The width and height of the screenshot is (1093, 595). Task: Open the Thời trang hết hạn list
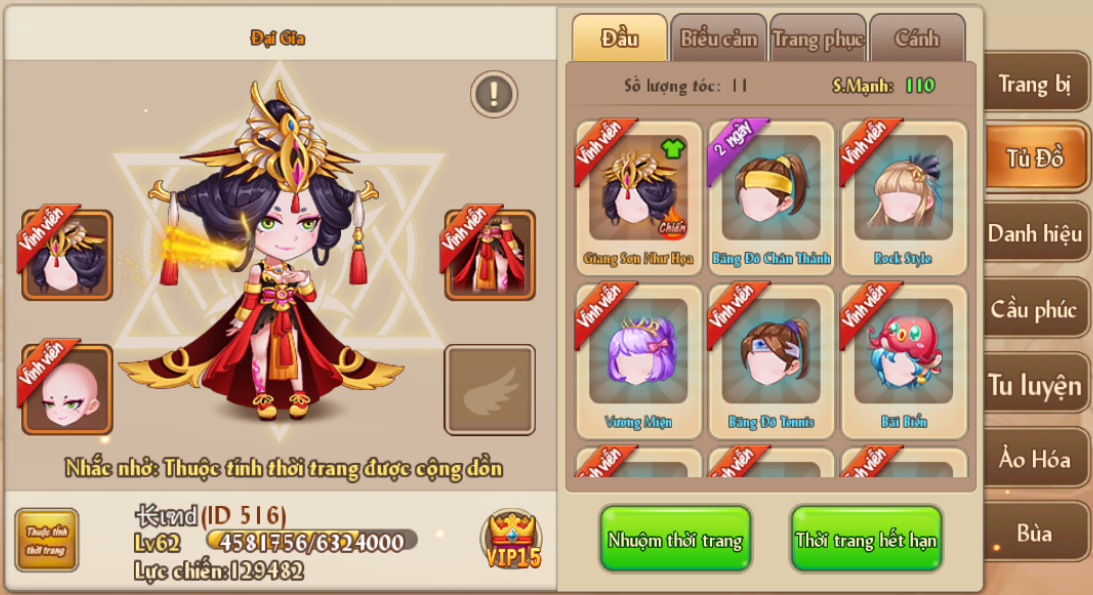tap(866, 540)
